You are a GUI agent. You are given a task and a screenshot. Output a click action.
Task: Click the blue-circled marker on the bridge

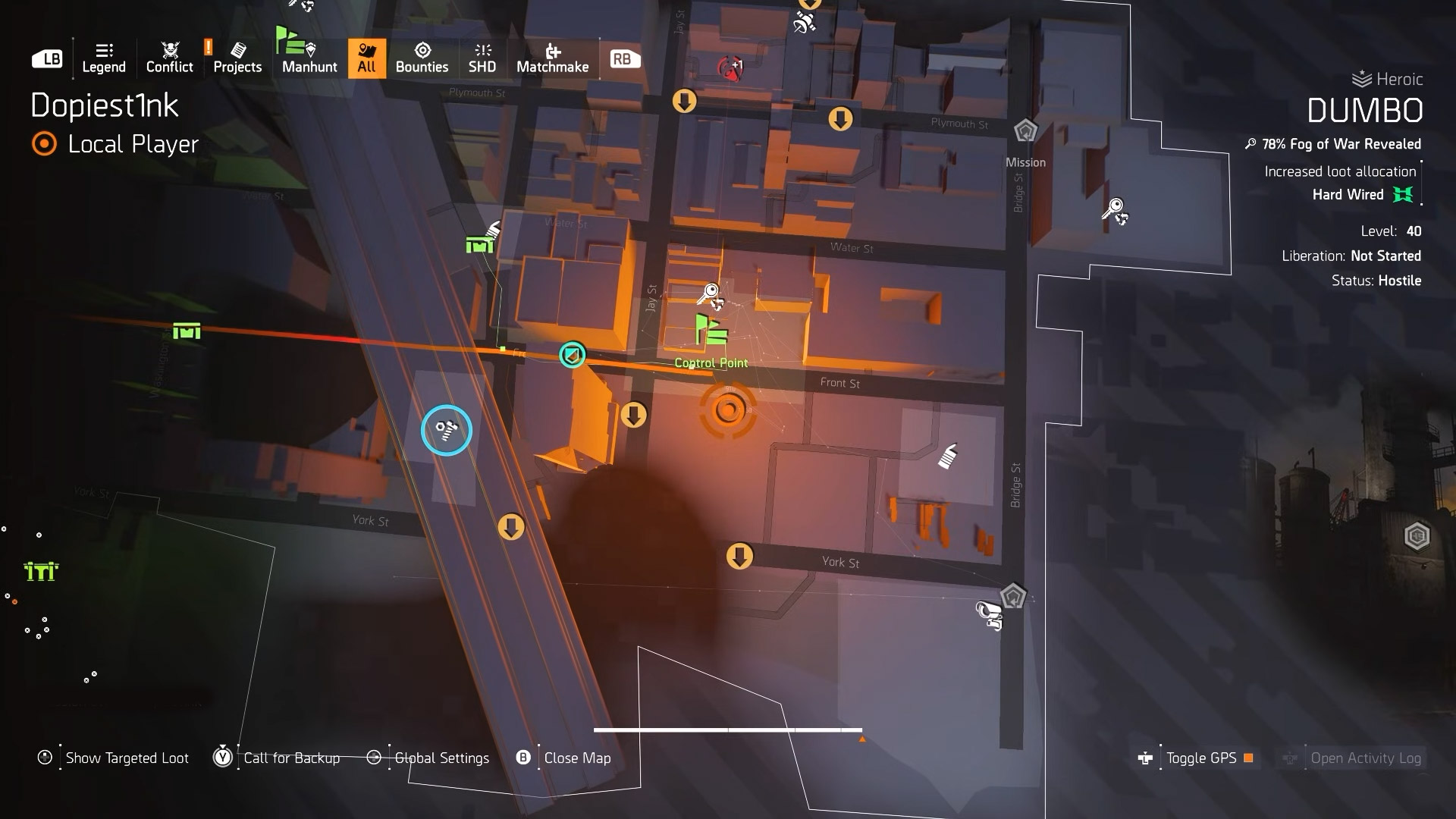[447, 431]
